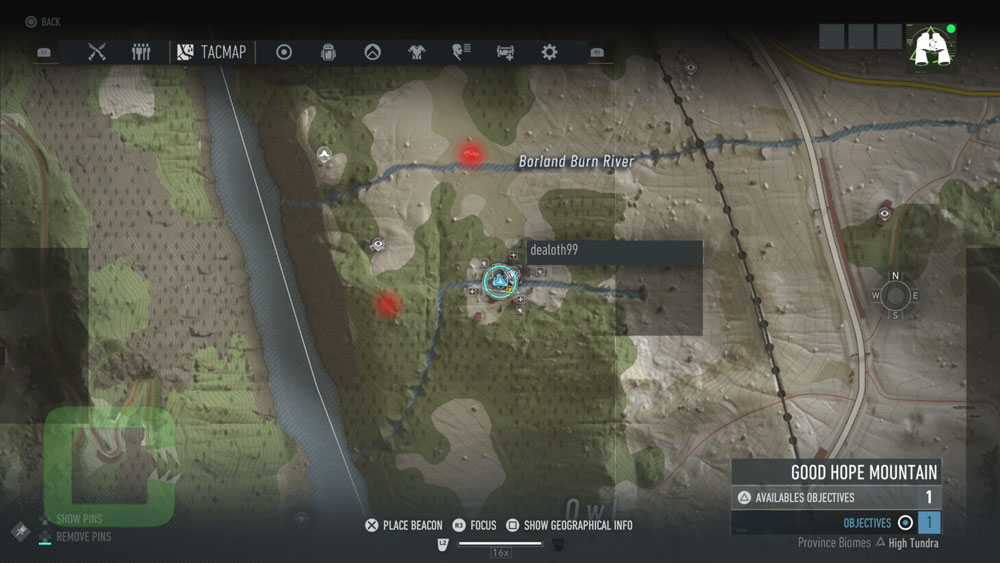Select the Availables Objectives row
This screenshot has width=1000, height=563.
[836, 497]
